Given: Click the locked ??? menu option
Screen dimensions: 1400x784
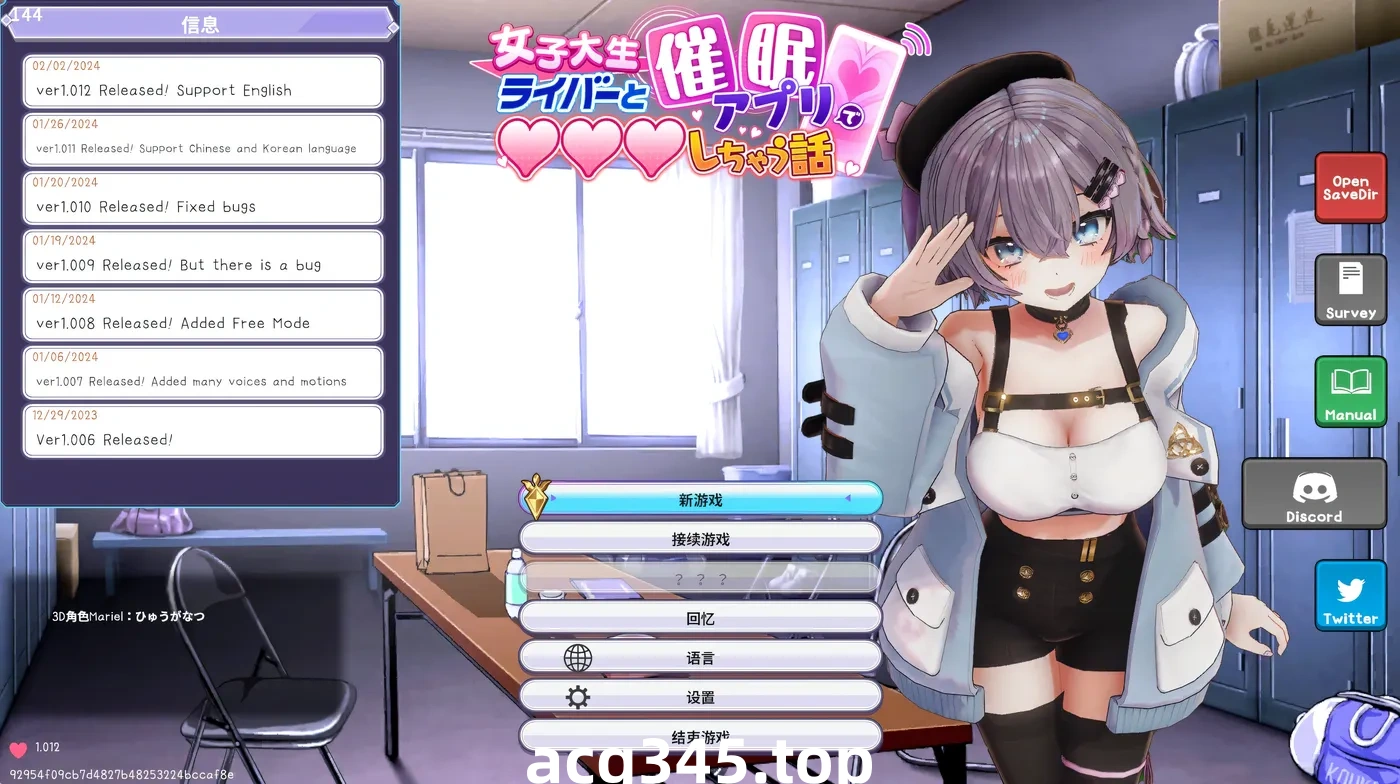Looking at the screenshot, I should [700, 577].
